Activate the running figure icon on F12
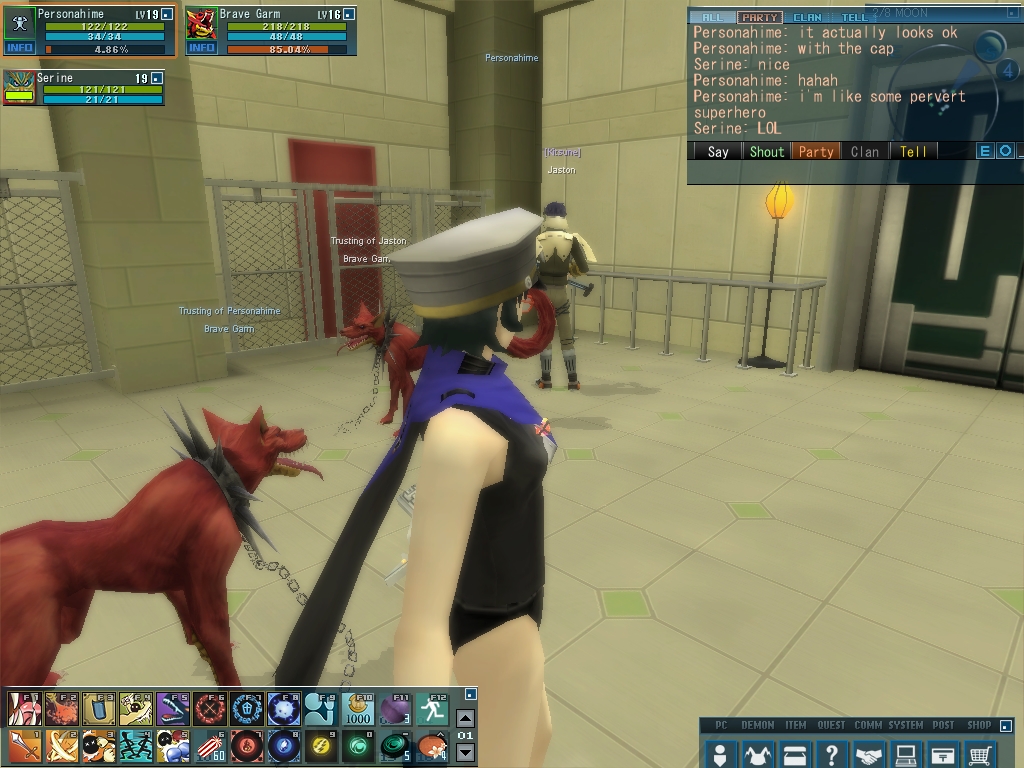Screen dimensions: 1024x768 pyautogui.click(x=432, y=709)
